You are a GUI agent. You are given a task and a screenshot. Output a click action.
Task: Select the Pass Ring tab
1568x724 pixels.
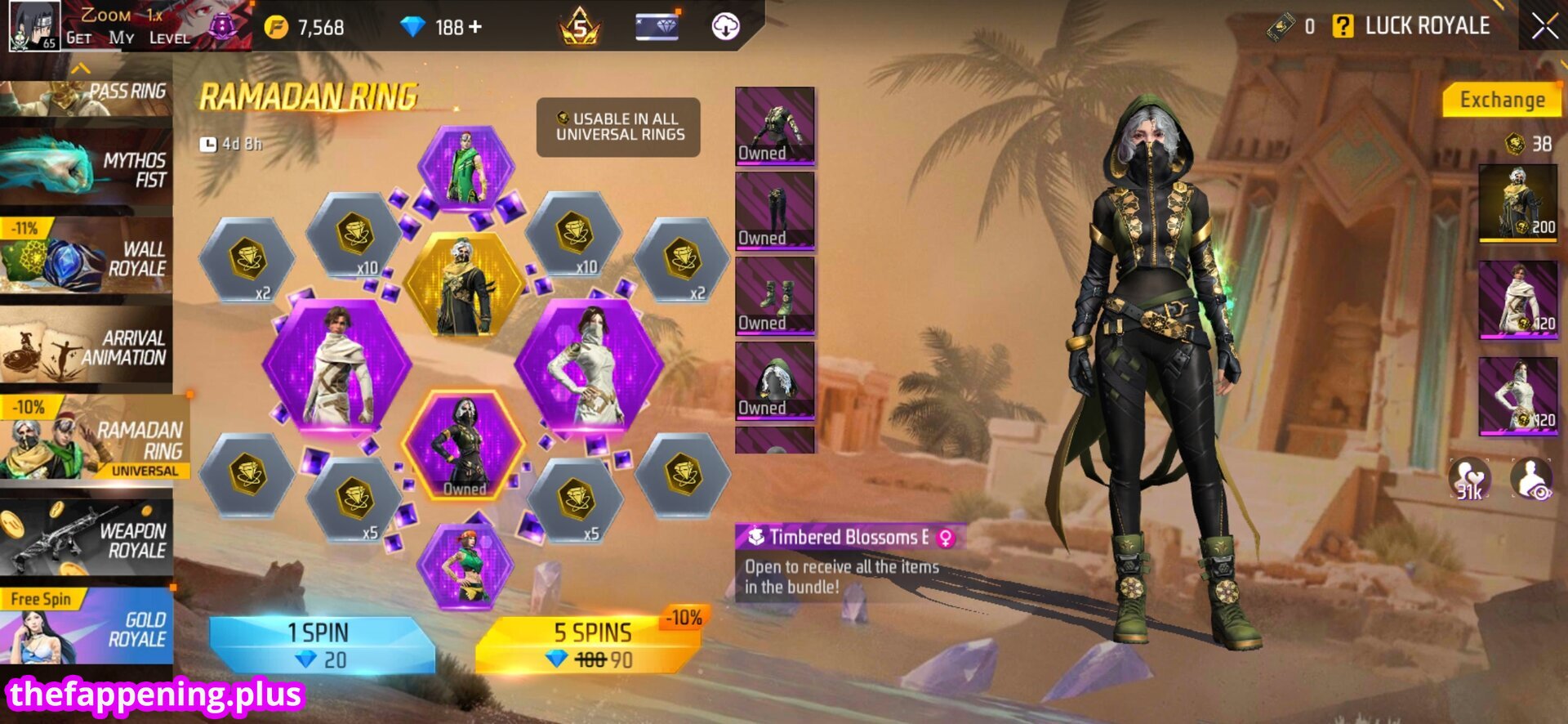(x=87, y=95)
